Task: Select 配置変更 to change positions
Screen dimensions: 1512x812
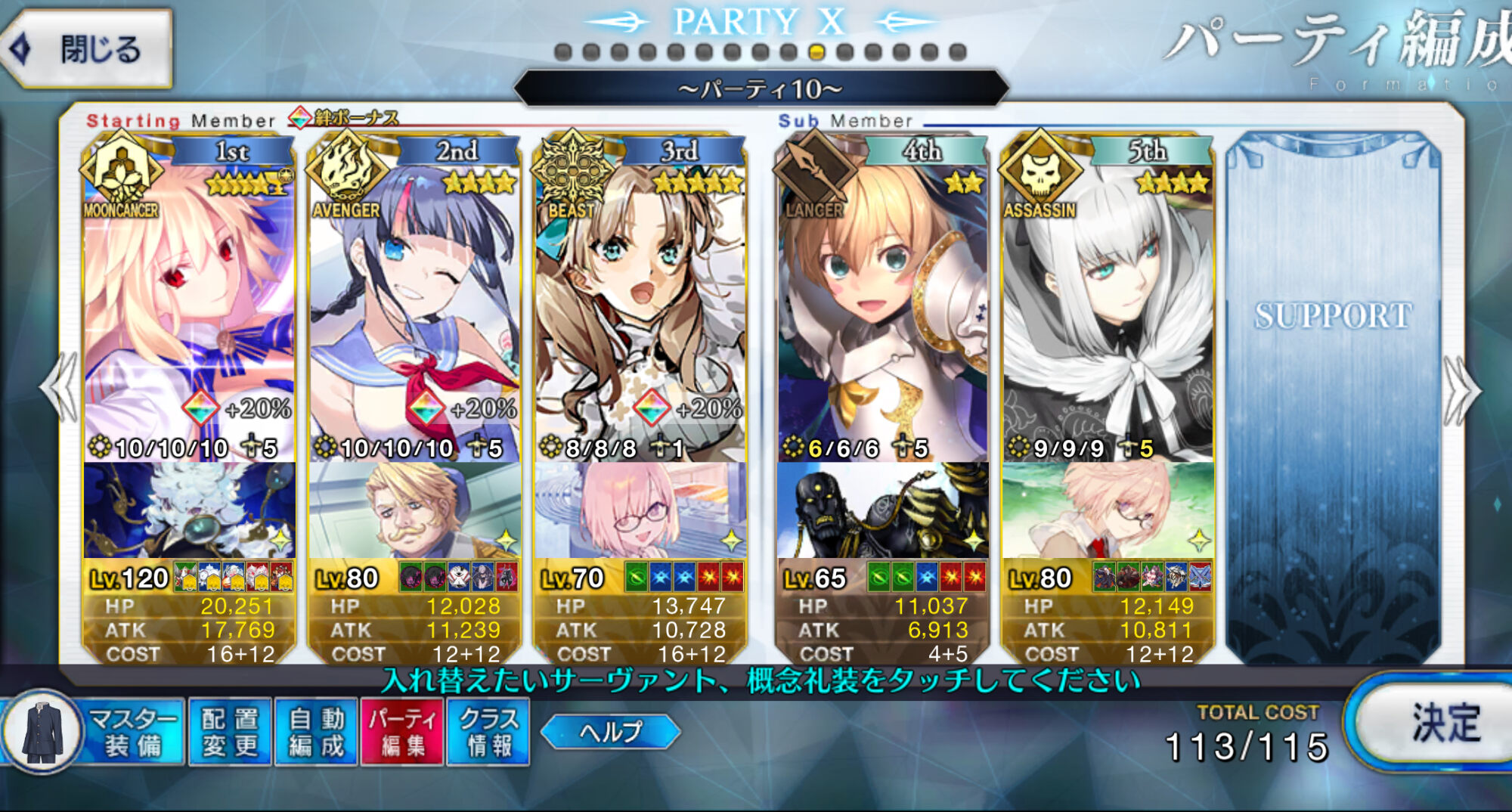Action: [x=230, y=731]
